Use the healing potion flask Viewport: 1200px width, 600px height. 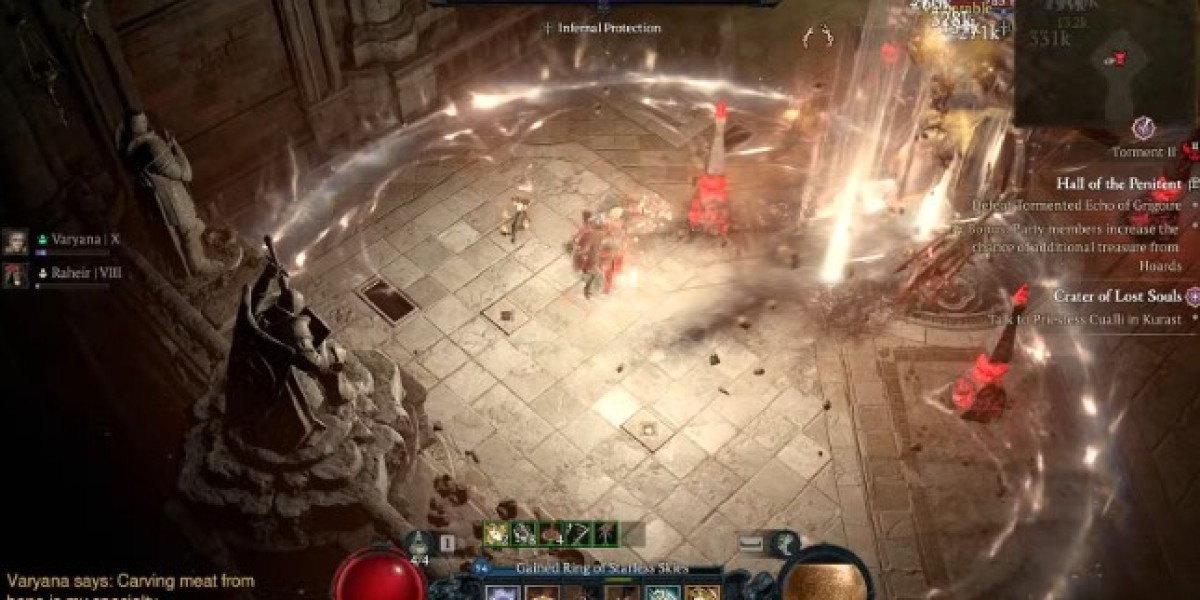421,541
